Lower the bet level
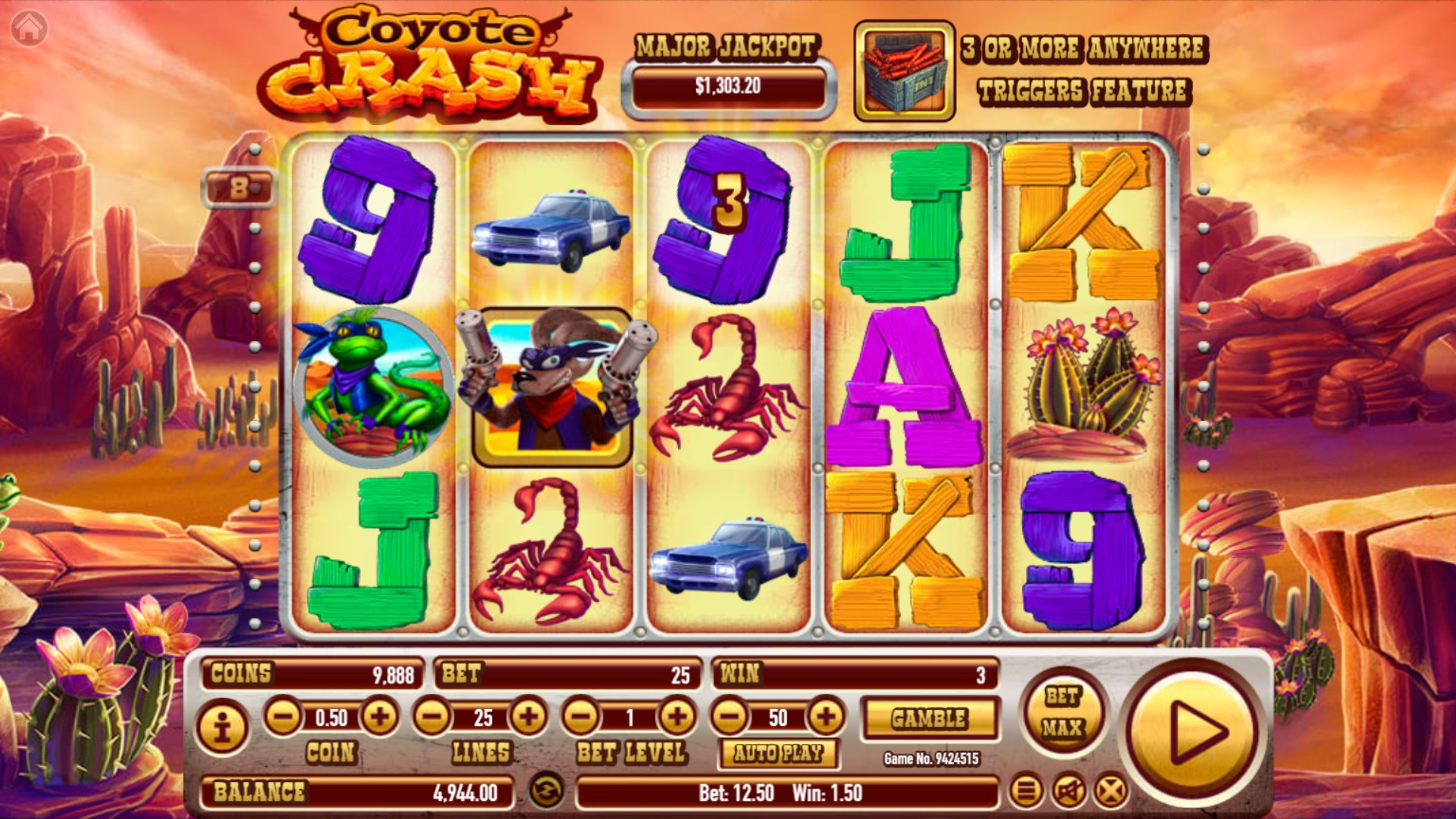Screen dimensions: 1456x819 [x=581, y=717]
